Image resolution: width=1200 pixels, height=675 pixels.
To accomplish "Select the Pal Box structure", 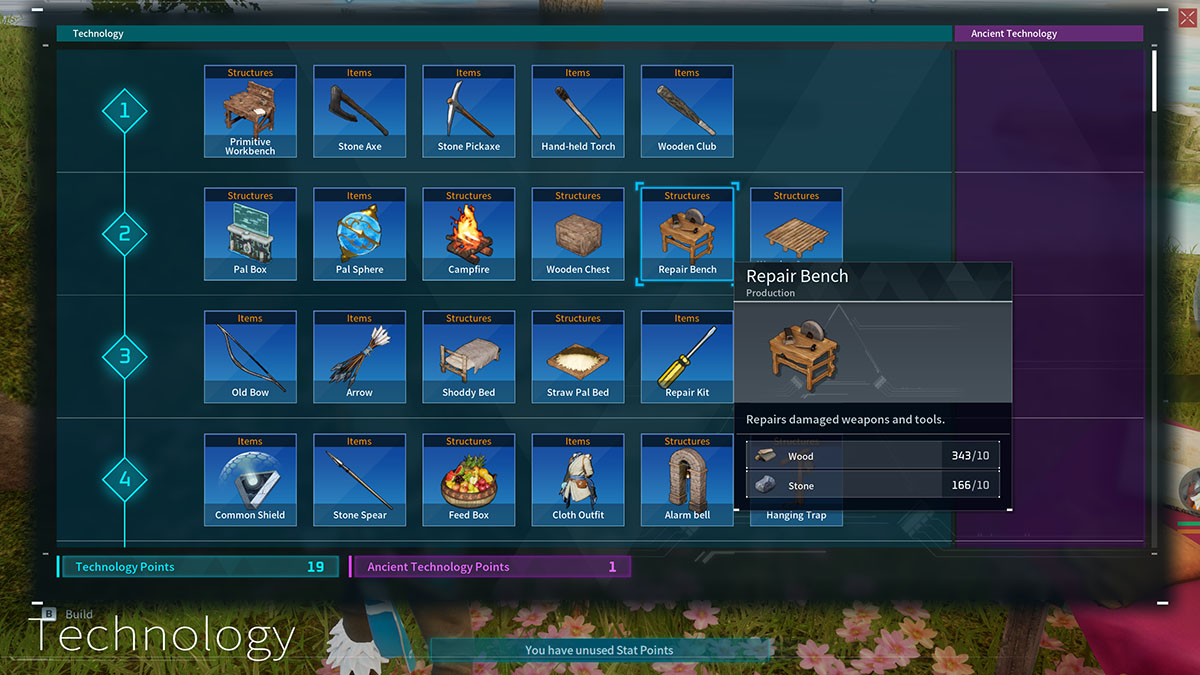I will (250, 234).
